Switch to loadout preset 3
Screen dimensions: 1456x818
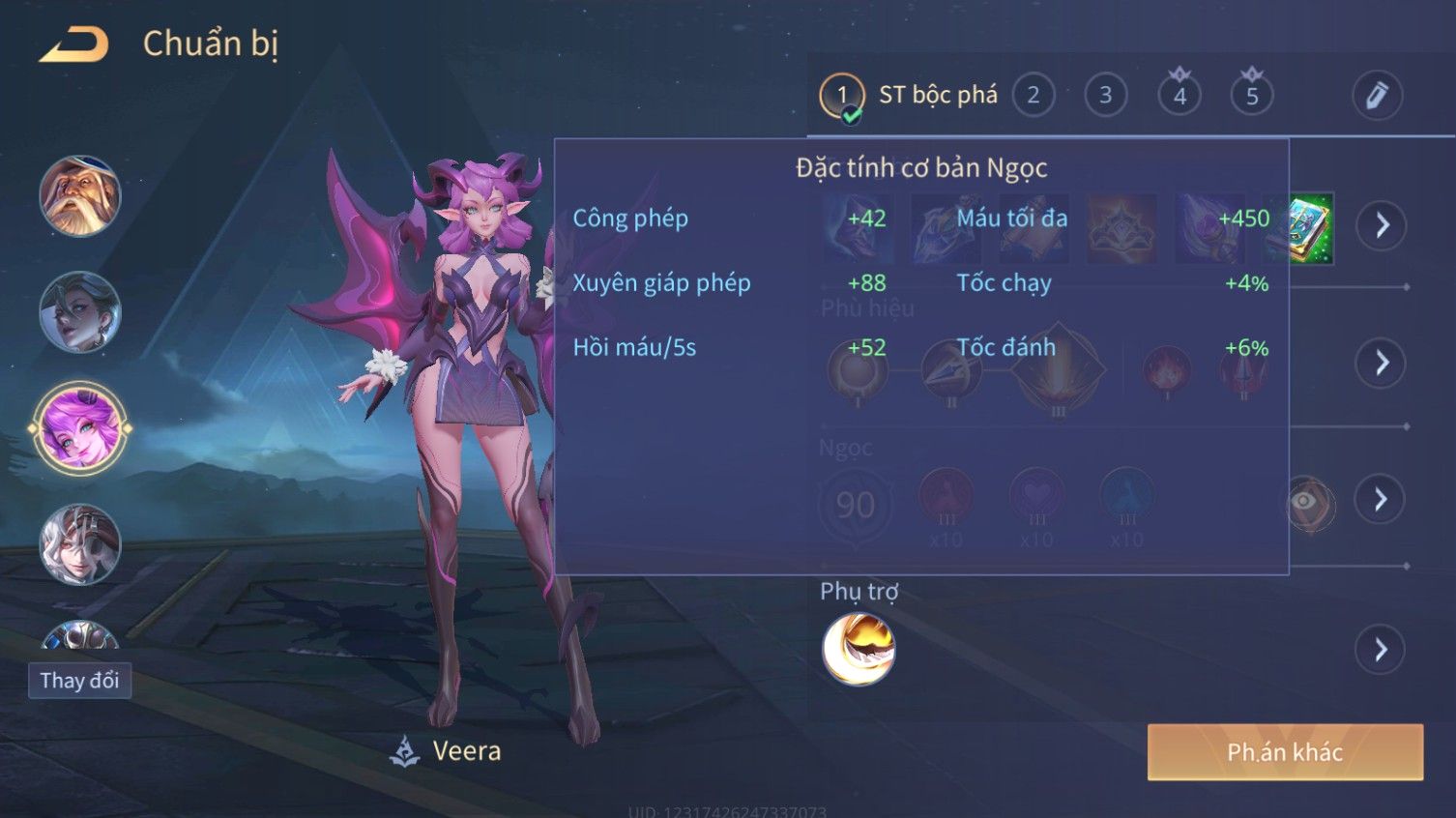click(x=1105, y=95)
